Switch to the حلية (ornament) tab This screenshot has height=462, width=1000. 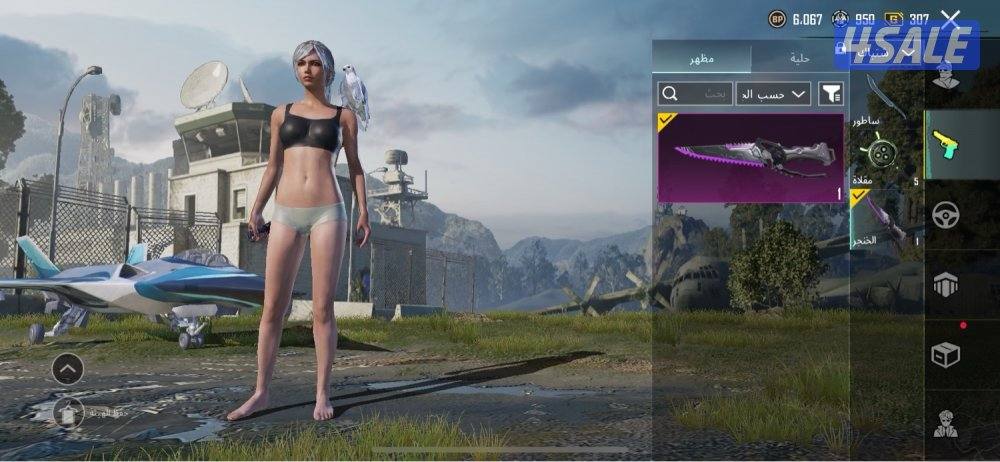point(799,59)
